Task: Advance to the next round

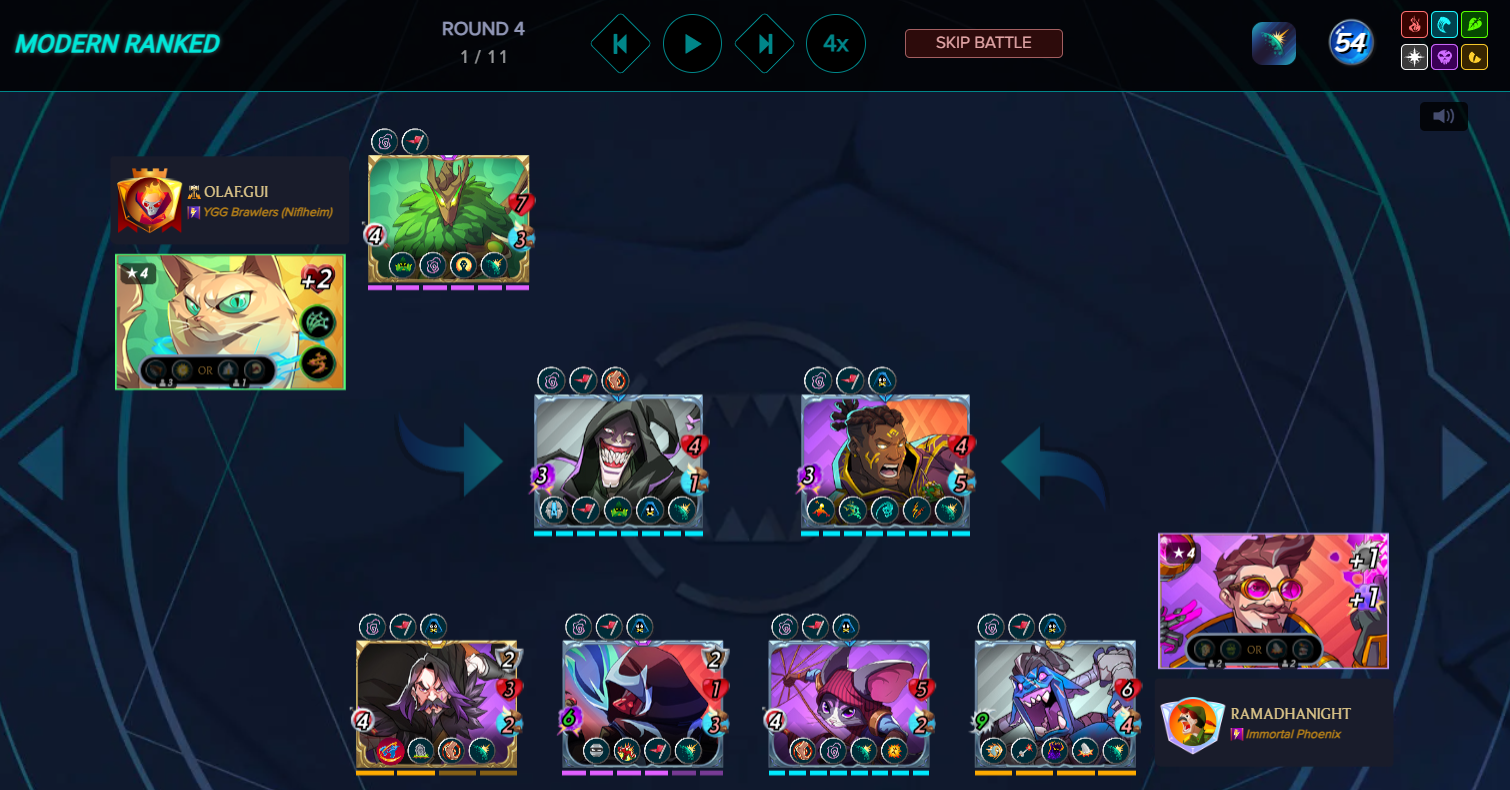Action: (764, 44)
